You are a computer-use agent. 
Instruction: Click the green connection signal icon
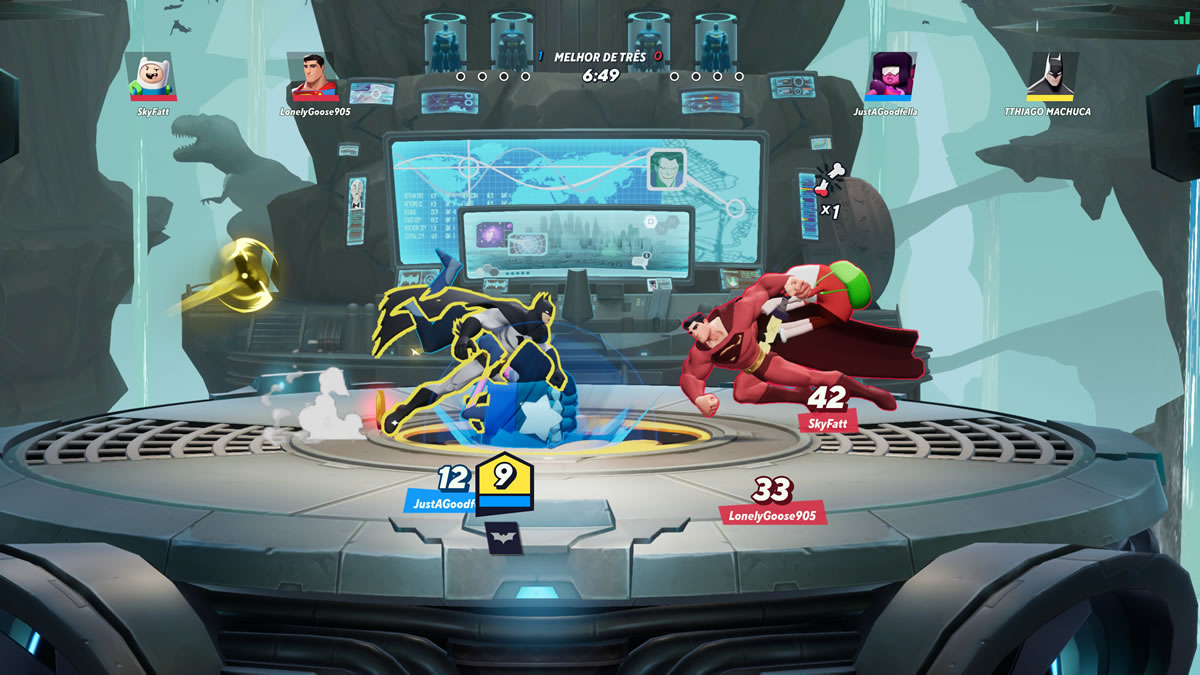(x=1183, y=17)
